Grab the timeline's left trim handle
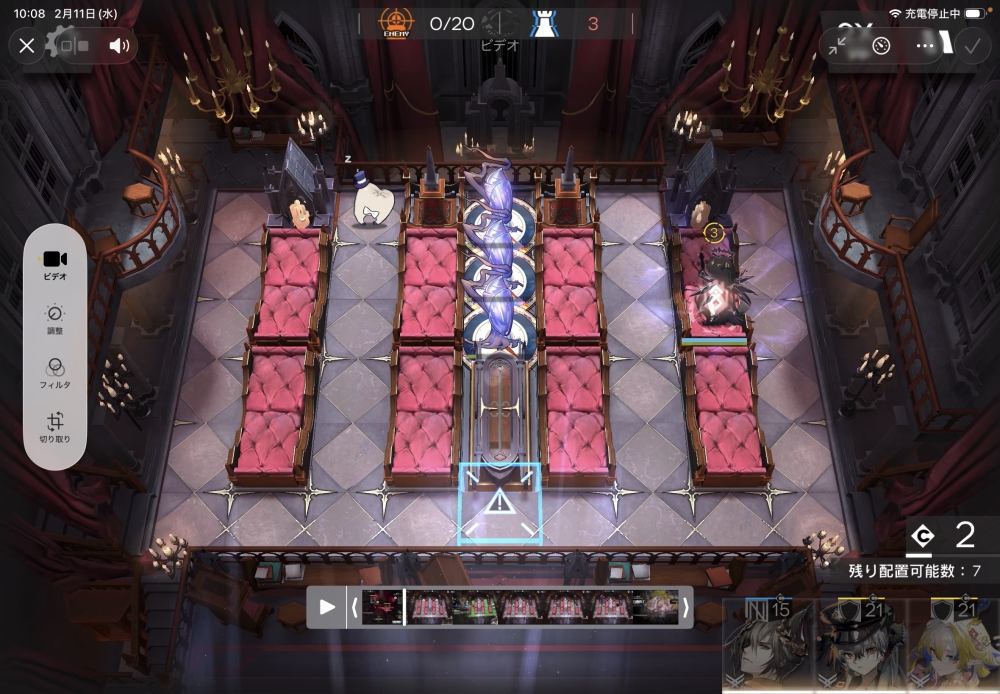The width and height of the screenshot is (1000, 694). coord(353,607)
